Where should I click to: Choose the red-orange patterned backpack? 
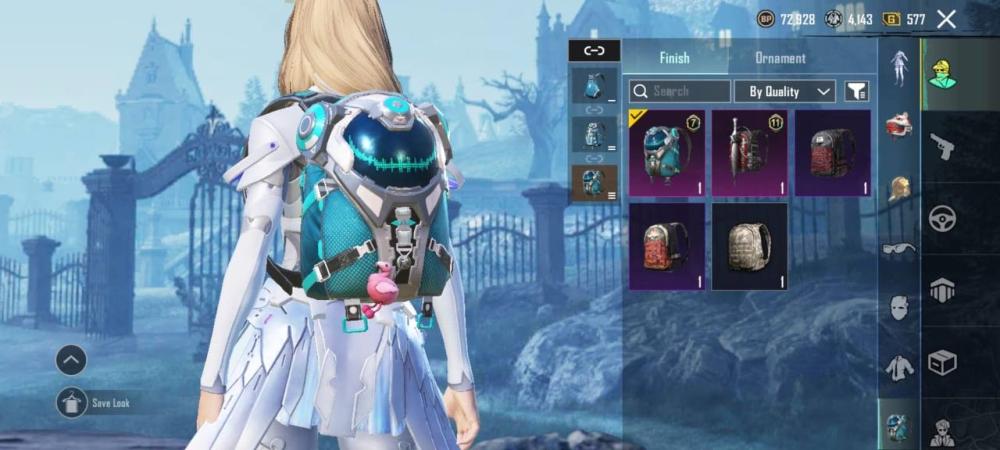click(x=667, y=246)
